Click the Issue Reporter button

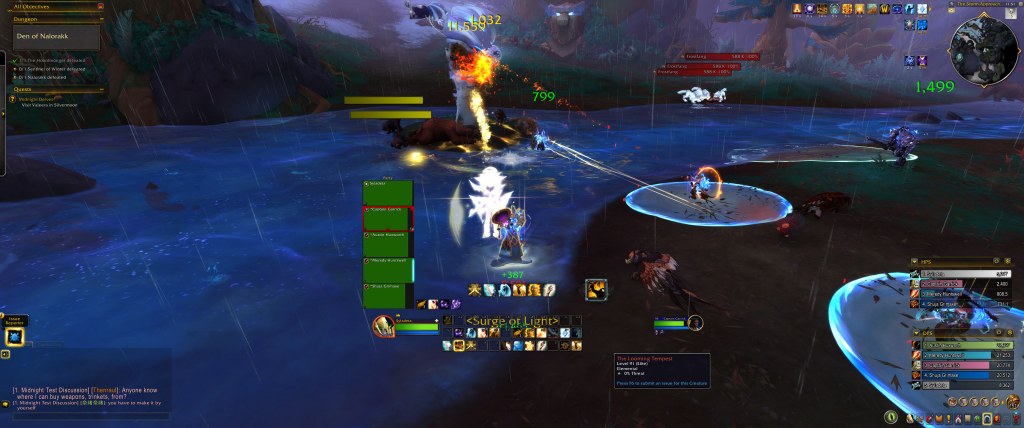(x=15, y=336)
